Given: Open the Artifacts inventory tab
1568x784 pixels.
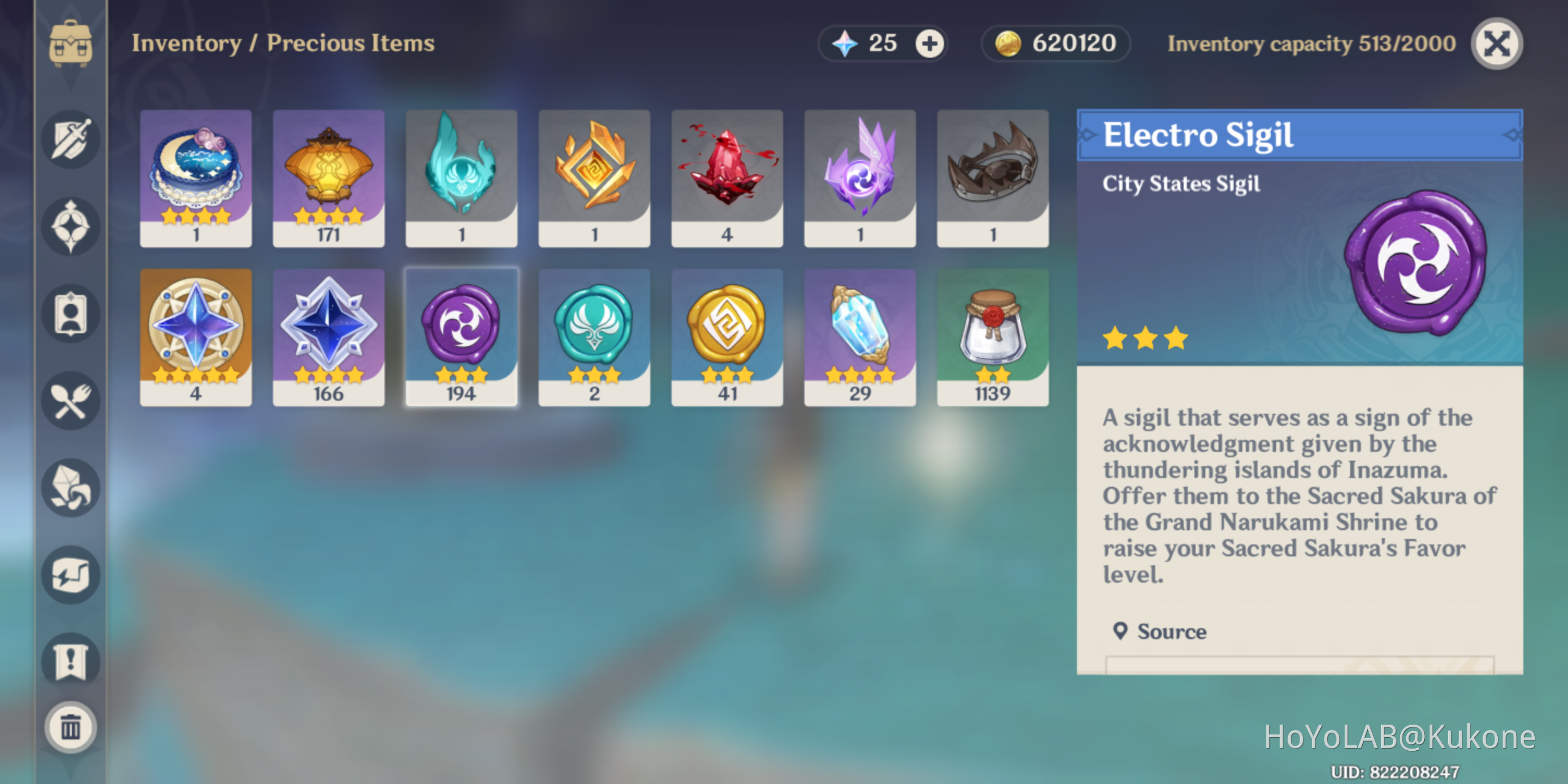Looking at the screenshot, I should tap(70, 226).
